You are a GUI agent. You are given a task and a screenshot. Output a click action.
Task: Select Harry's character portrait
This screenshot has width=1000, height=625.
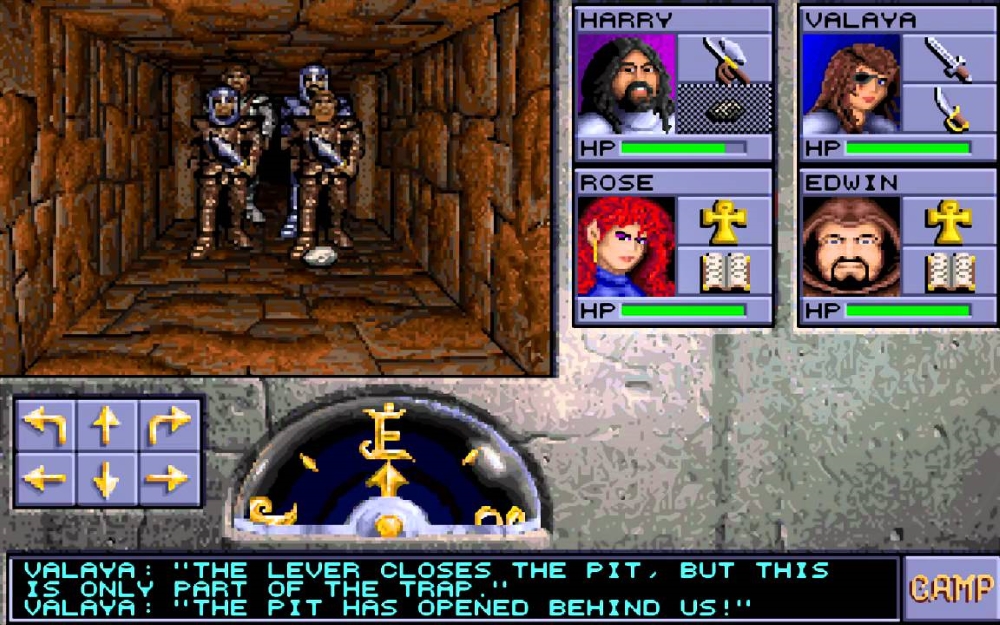[x=627, y=85]
